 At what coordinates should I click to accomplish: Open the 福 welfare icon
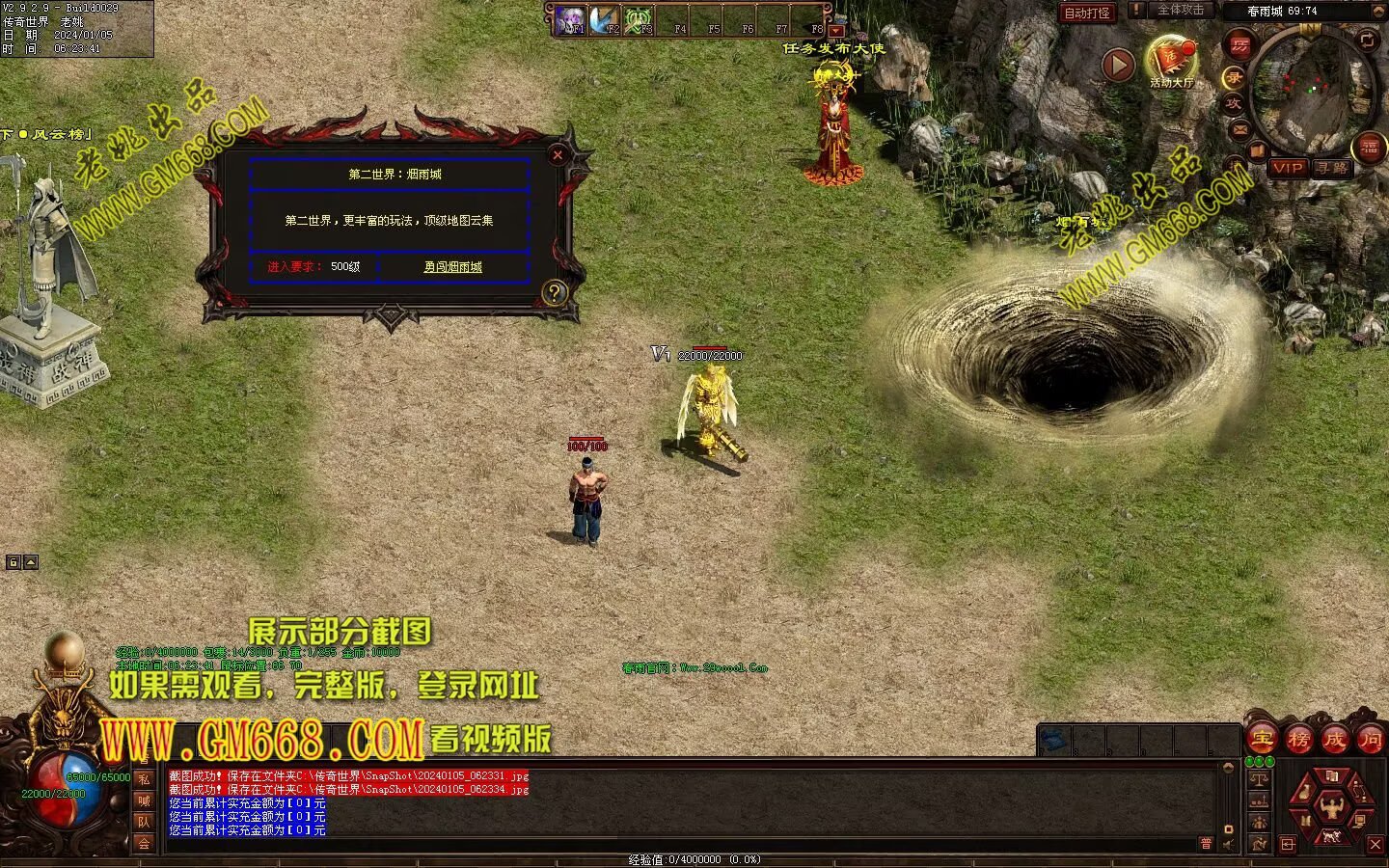click(x=1370, y=148)
